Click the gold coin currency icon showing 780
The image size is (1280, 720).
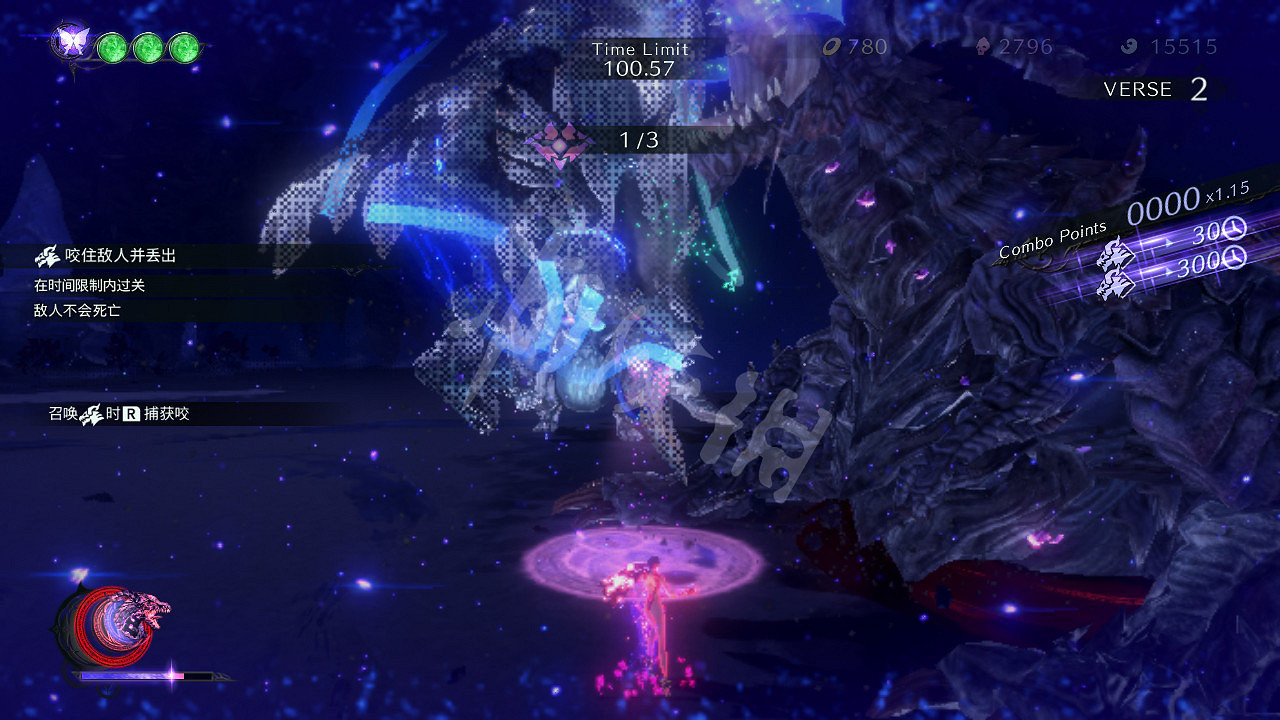pyautogui.click(x=830, y=46)
